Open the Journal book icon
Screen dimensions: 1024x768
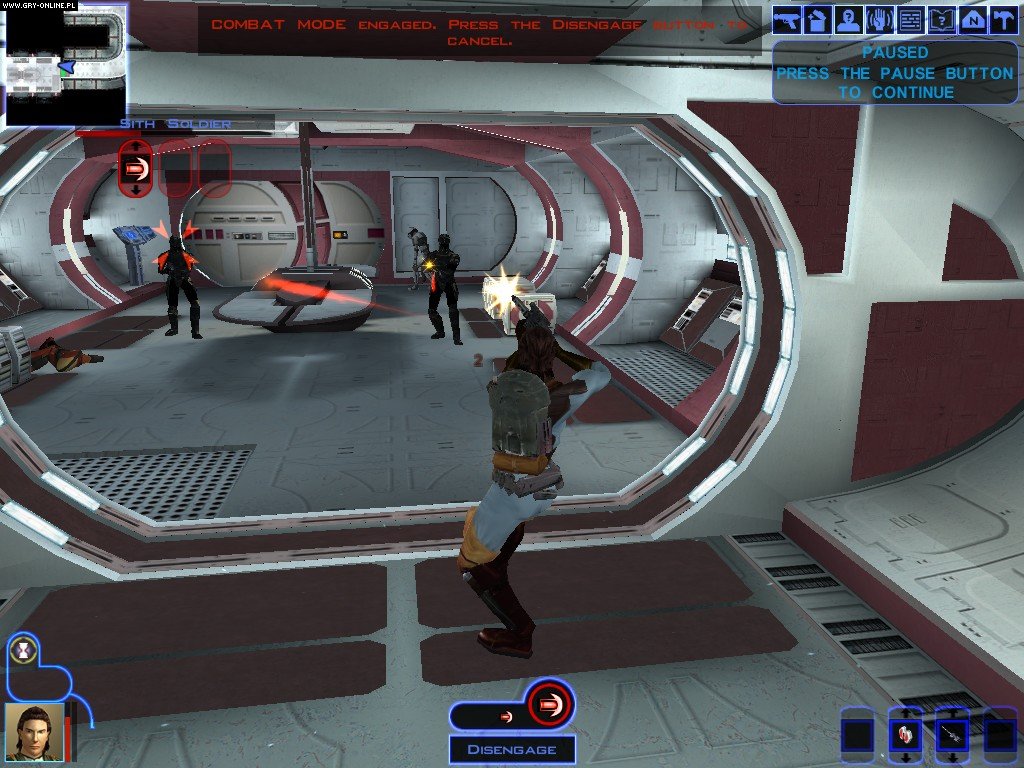[941, 18]
